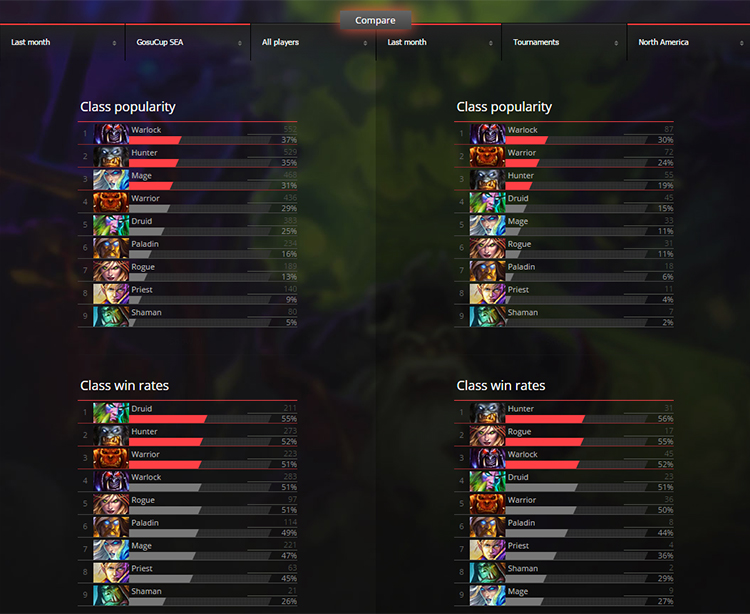Screen dimensions: 750x614
Task: Select the Mage row with 27% win rate
Action: click(565, 595)
